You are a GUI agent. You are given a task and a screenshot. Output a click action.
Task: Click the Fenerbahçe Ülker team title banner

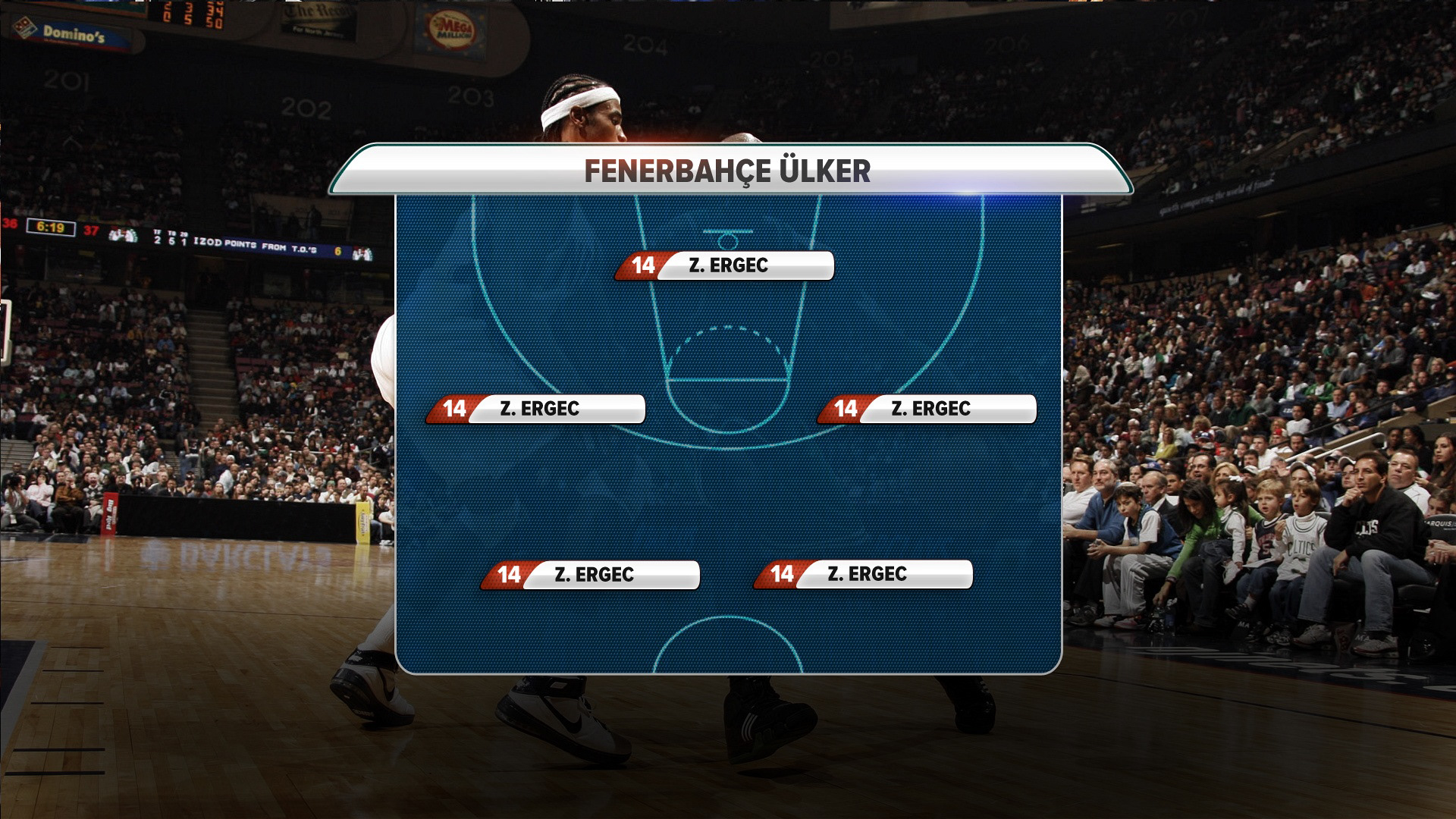point(728,171)
